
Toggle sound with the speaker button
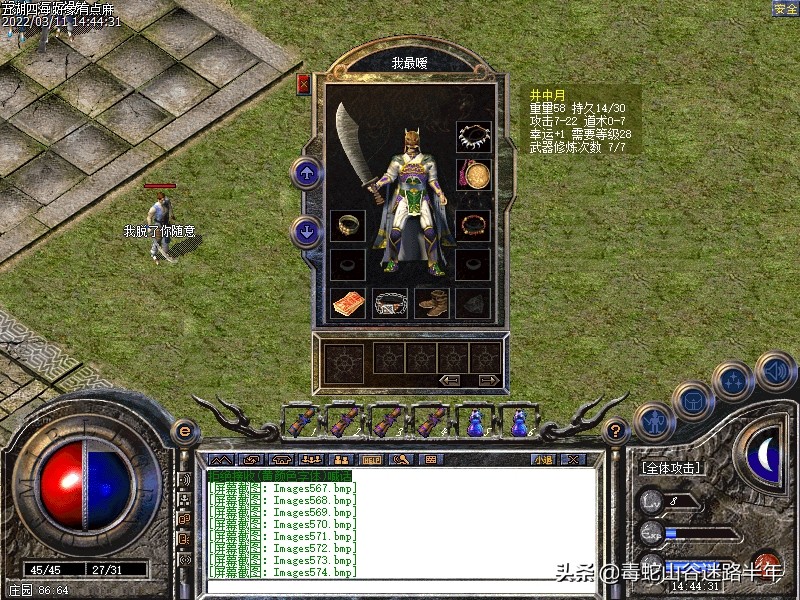775,371
